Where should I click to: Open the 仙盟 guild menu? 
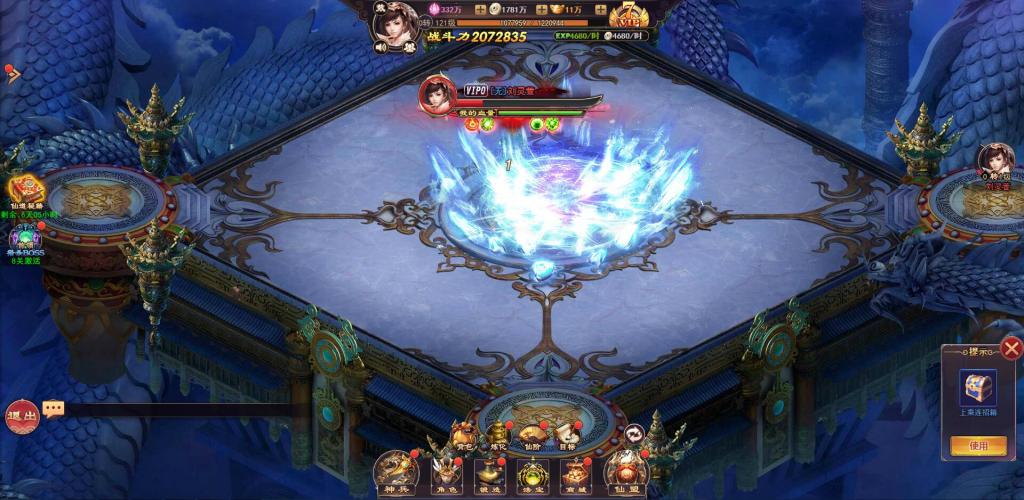(626, 470)
